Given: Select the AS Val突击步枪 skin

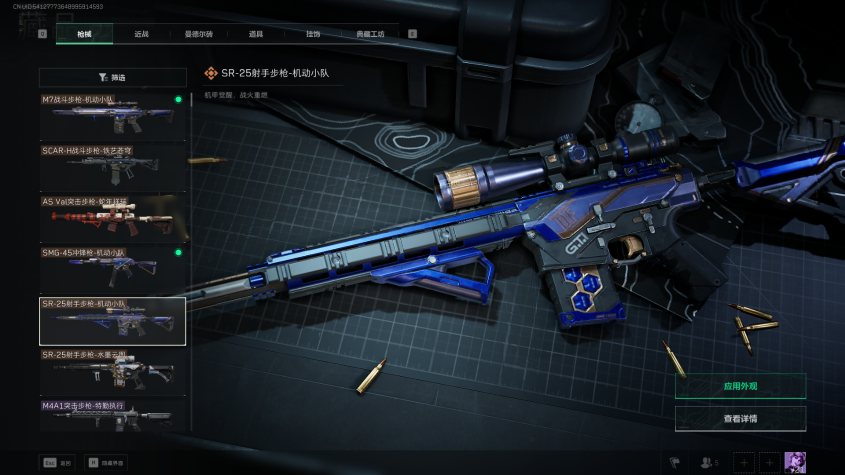Looking at the screenshot, I should click(112, 219).
